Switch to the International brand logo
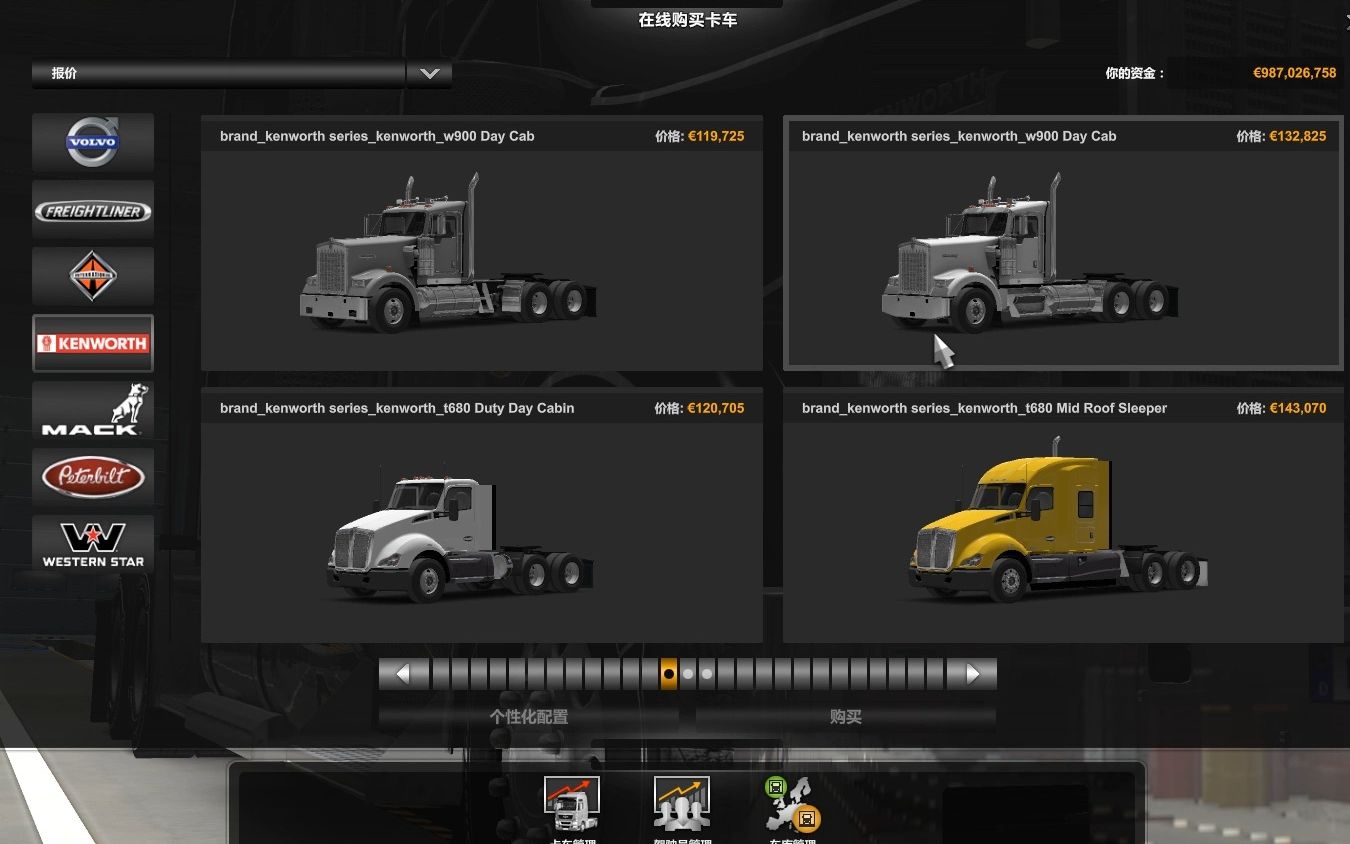The height and width of the screenshot is (844, 1350). pyautogui.click(x=93, y=276)
